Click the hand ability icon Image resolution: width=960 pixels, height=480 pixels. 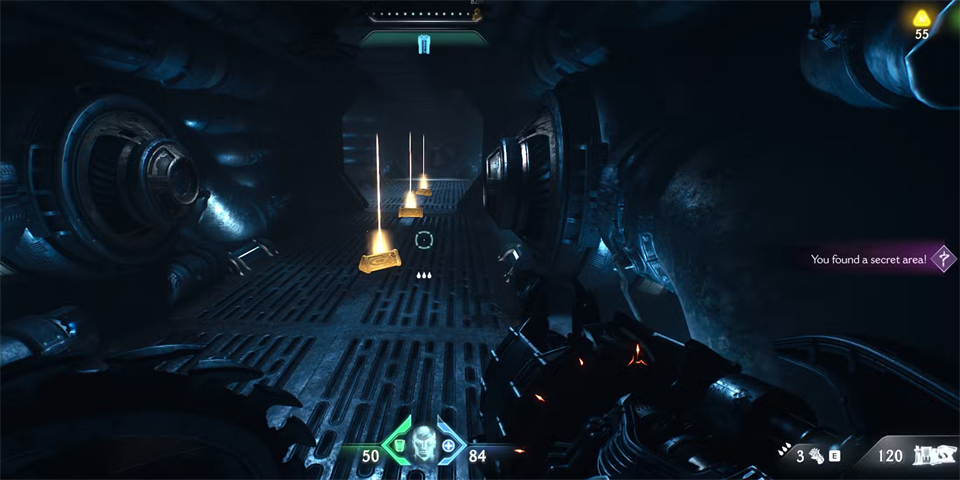[x=816, y=456]
